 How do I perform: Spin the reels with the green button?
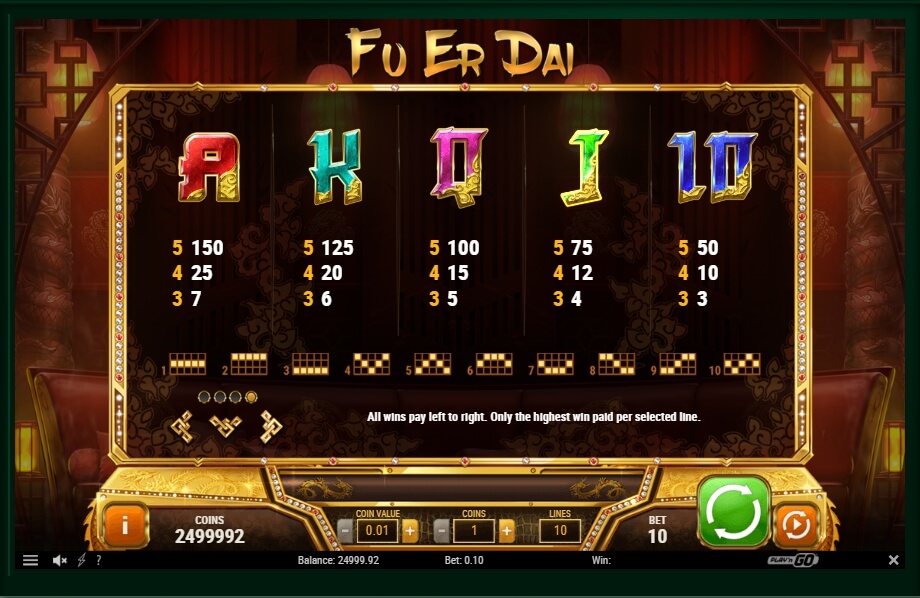click(x=734, y=511)
